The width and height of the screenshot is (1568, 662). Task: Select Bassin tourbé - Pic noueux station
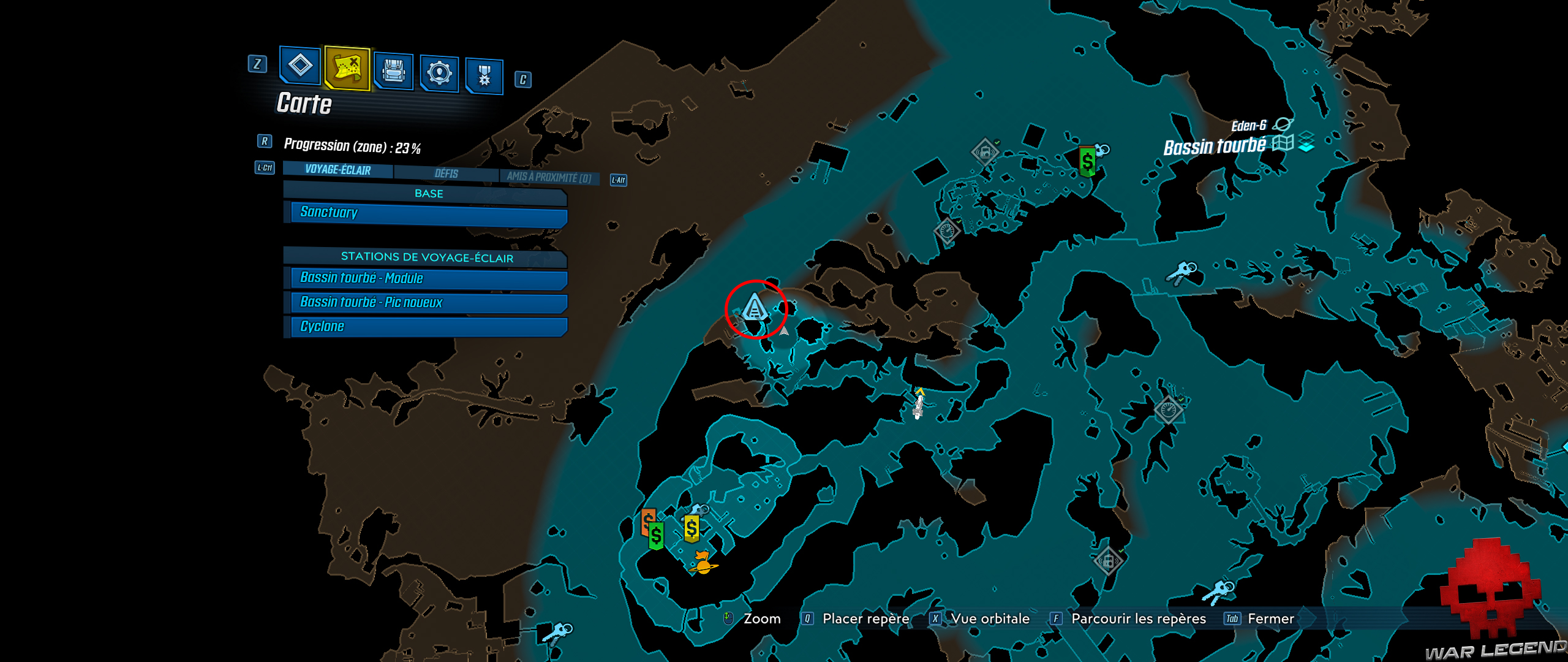pos(423,302)
